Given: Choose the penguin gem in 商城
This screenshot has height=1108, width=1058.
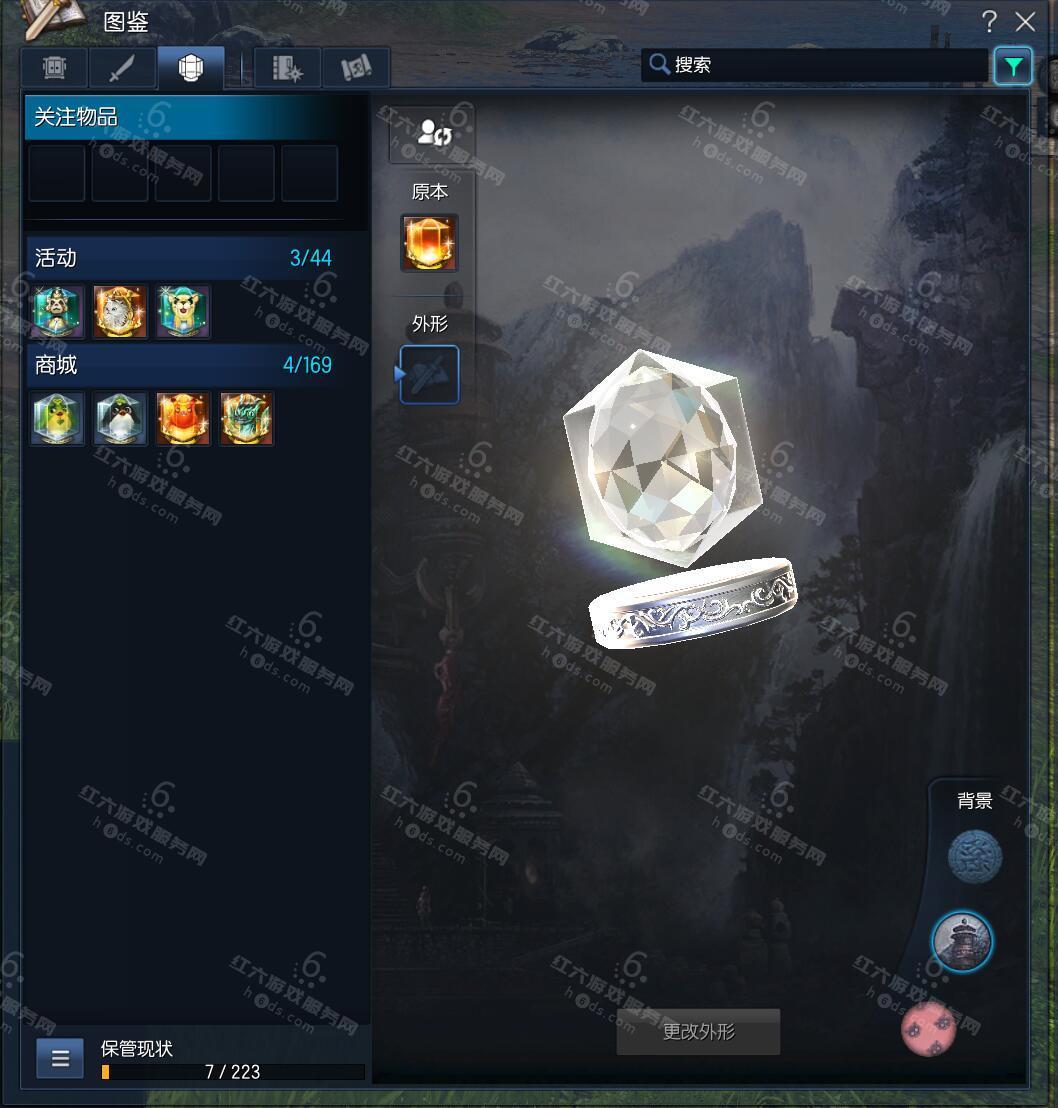Looking at the screenshot, I should (120, 418).
